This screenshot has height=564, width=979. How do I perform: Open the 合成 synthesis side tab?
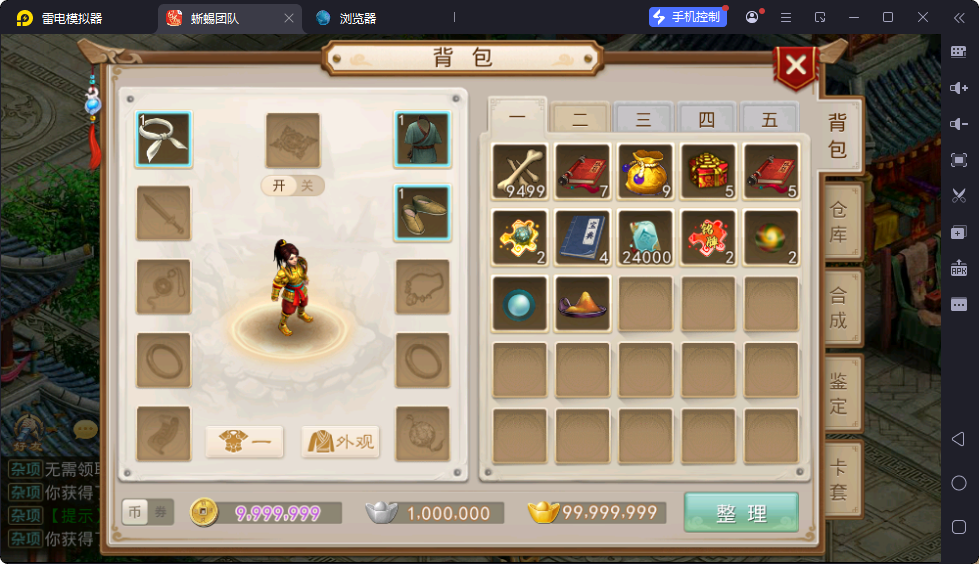(838, 308)
